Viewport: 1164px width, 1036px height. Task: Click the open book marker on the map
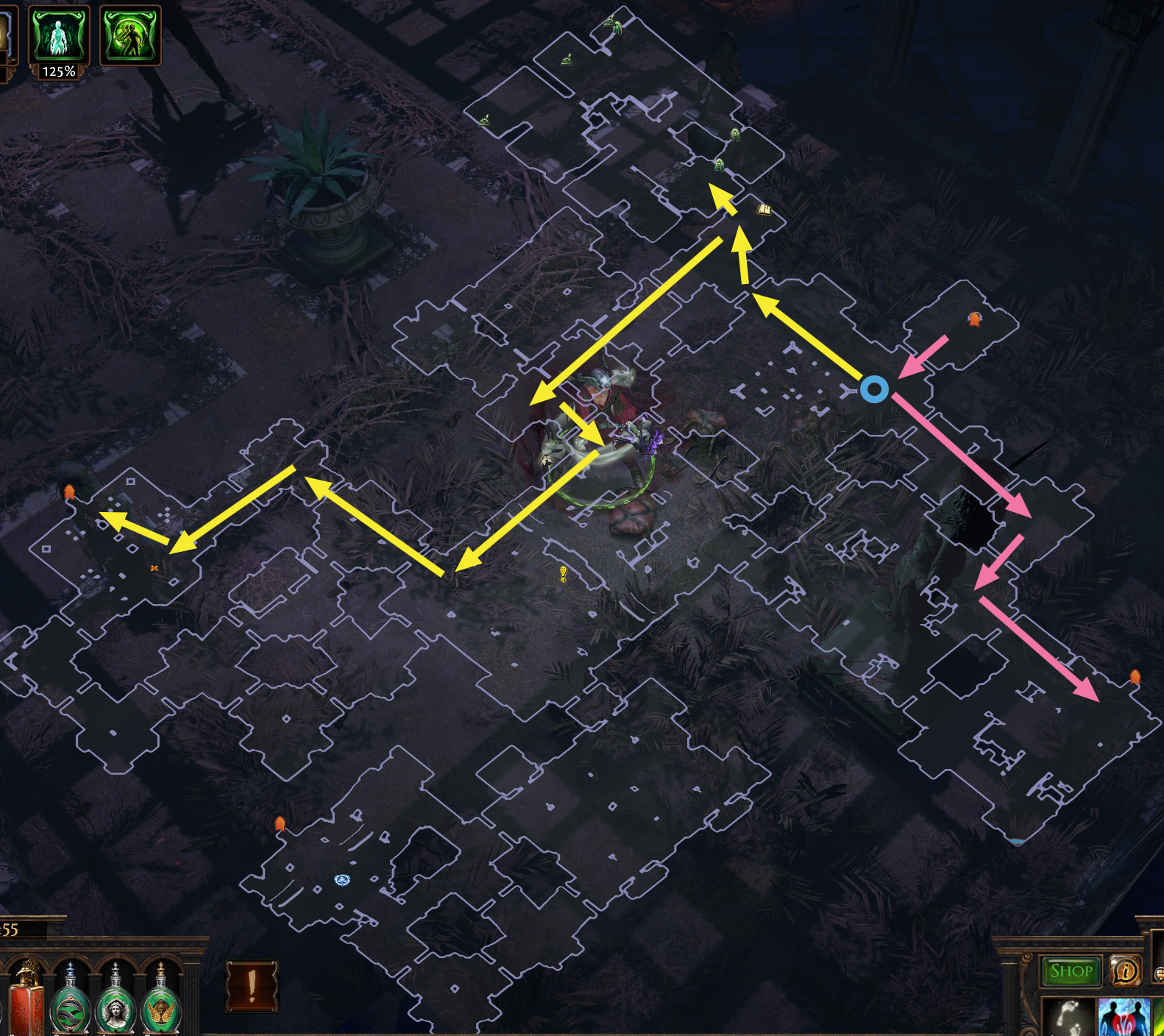tap(764, 210)
